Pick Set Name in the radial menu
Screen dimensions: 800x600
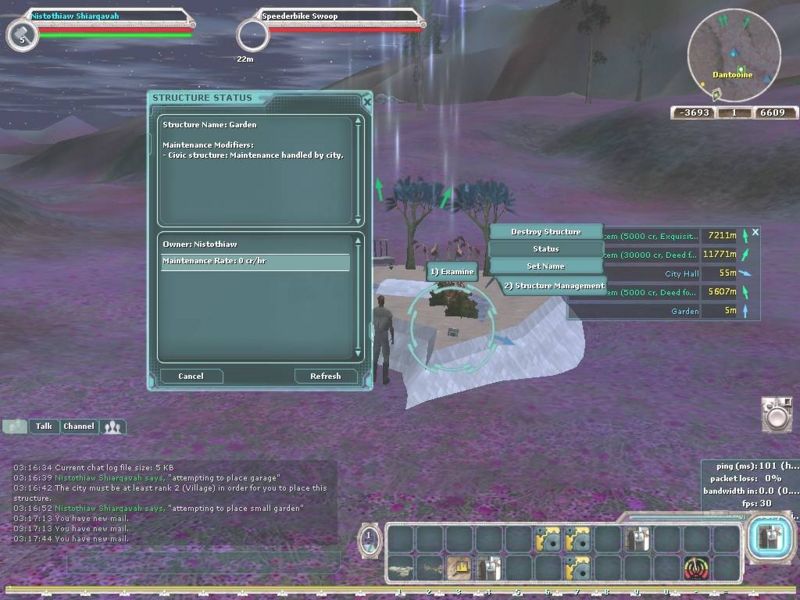(545, 266)
